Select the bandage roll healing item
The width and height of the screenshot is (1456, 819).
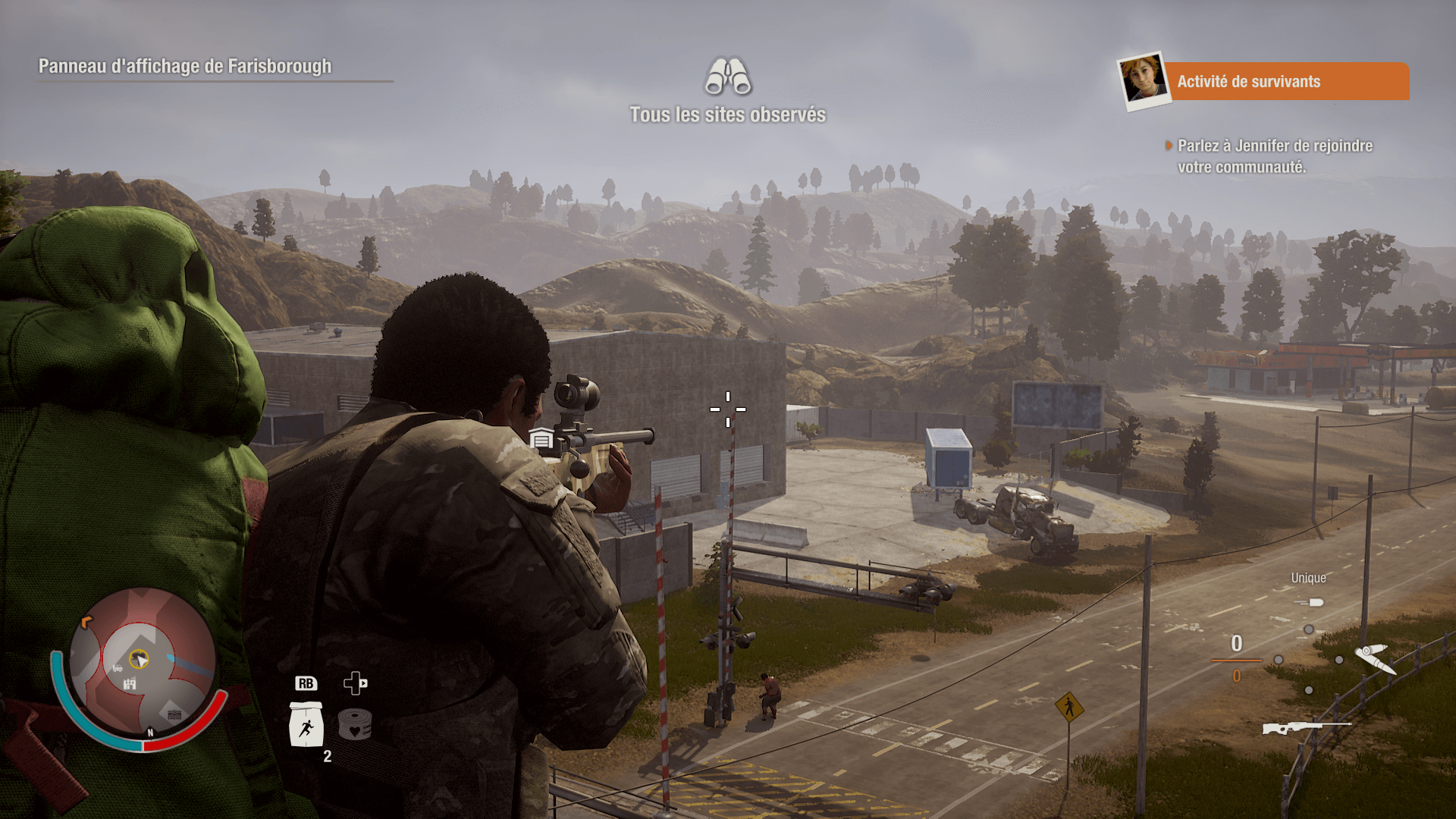[354, 724]
